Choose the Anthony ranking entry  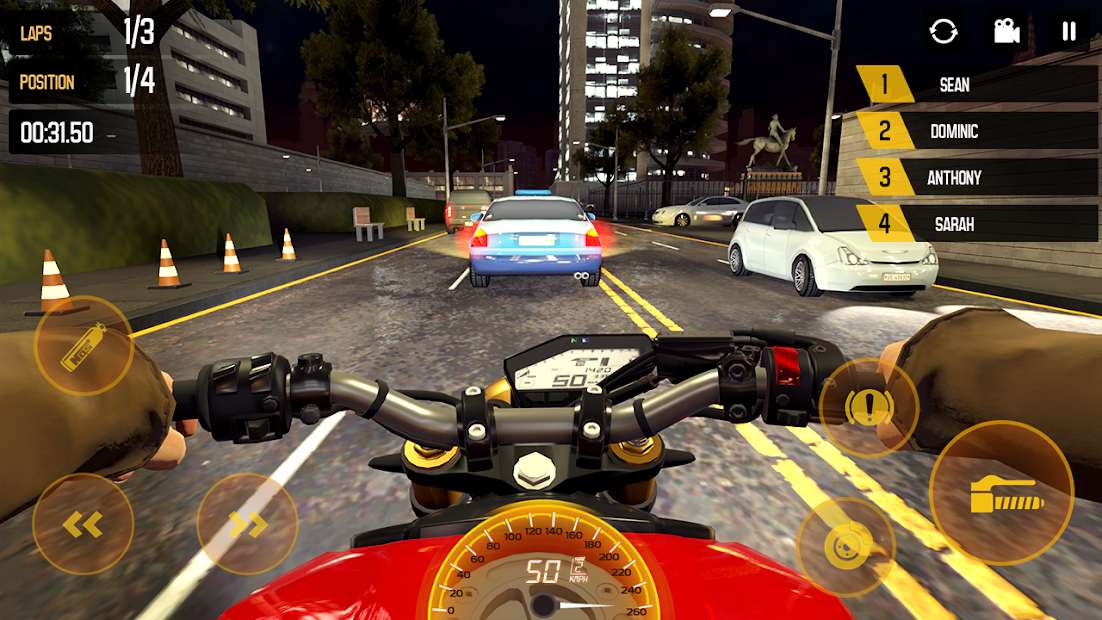[977, 178]
